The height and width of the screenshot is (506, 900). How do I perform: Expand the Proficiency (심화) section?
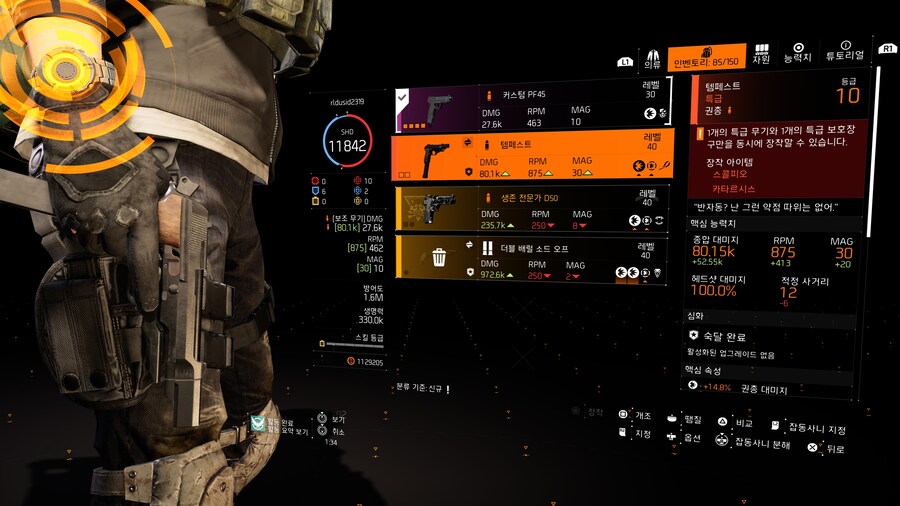(694, 316)
